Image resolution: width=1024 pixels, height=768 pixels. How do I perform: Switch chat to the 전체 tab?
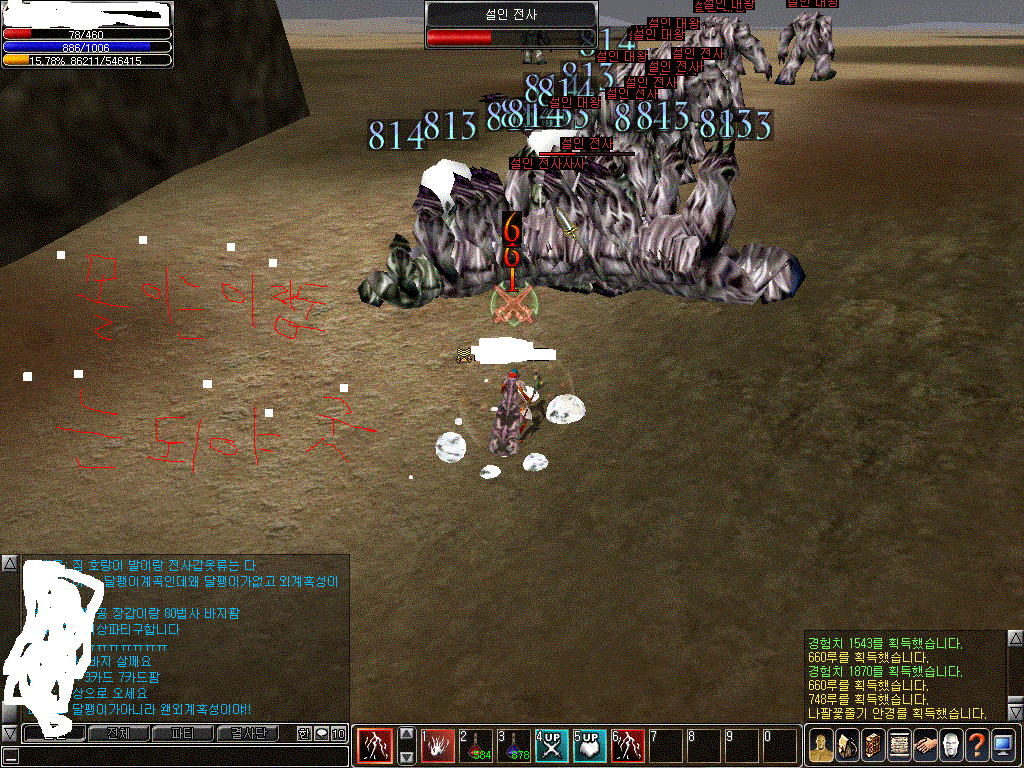click(119, 734)
